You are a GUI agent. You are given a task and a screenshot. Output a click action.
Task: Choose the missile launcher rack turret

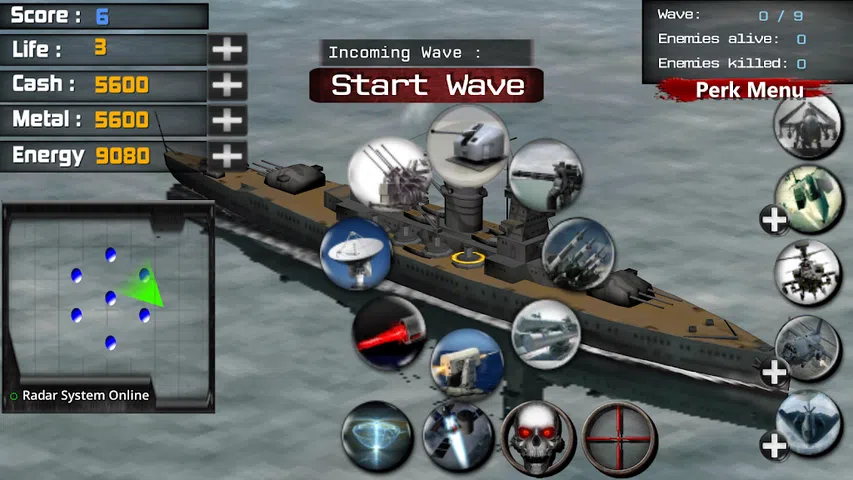(x=577, y=253)
